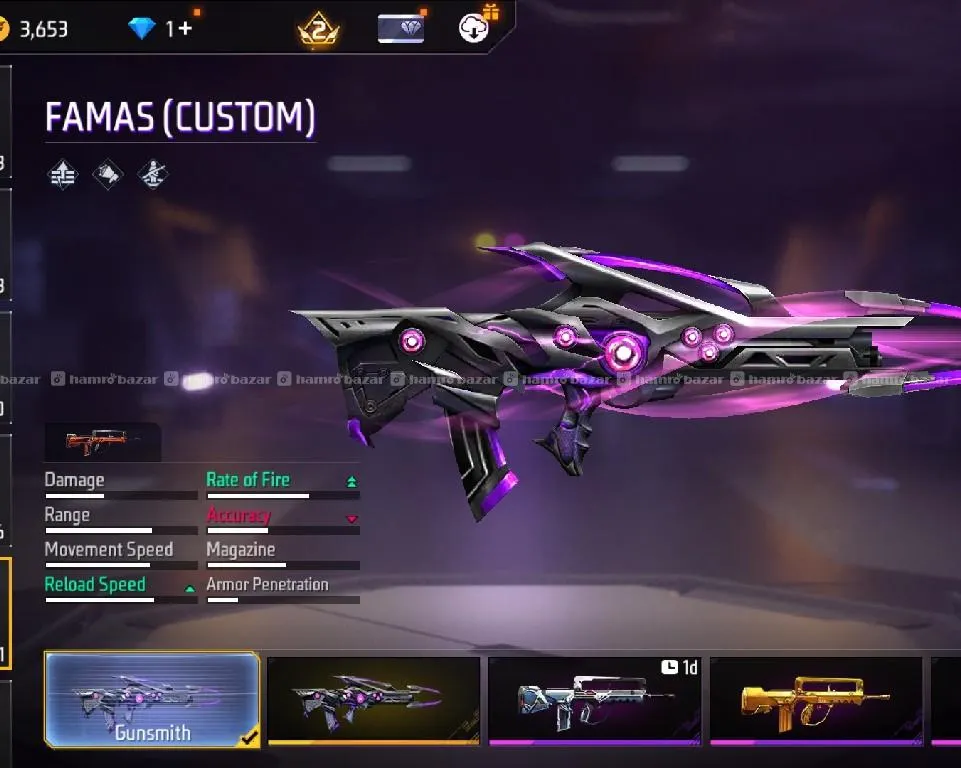Open the diamond membership card
This screenshot has height=768, width=961.
401,28
